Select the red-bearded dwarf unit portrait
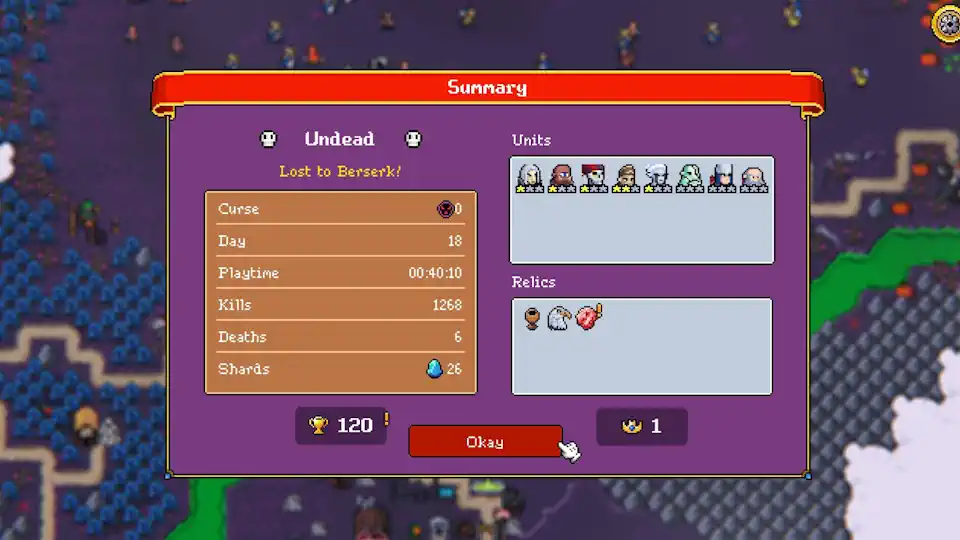 pos(562,177)
